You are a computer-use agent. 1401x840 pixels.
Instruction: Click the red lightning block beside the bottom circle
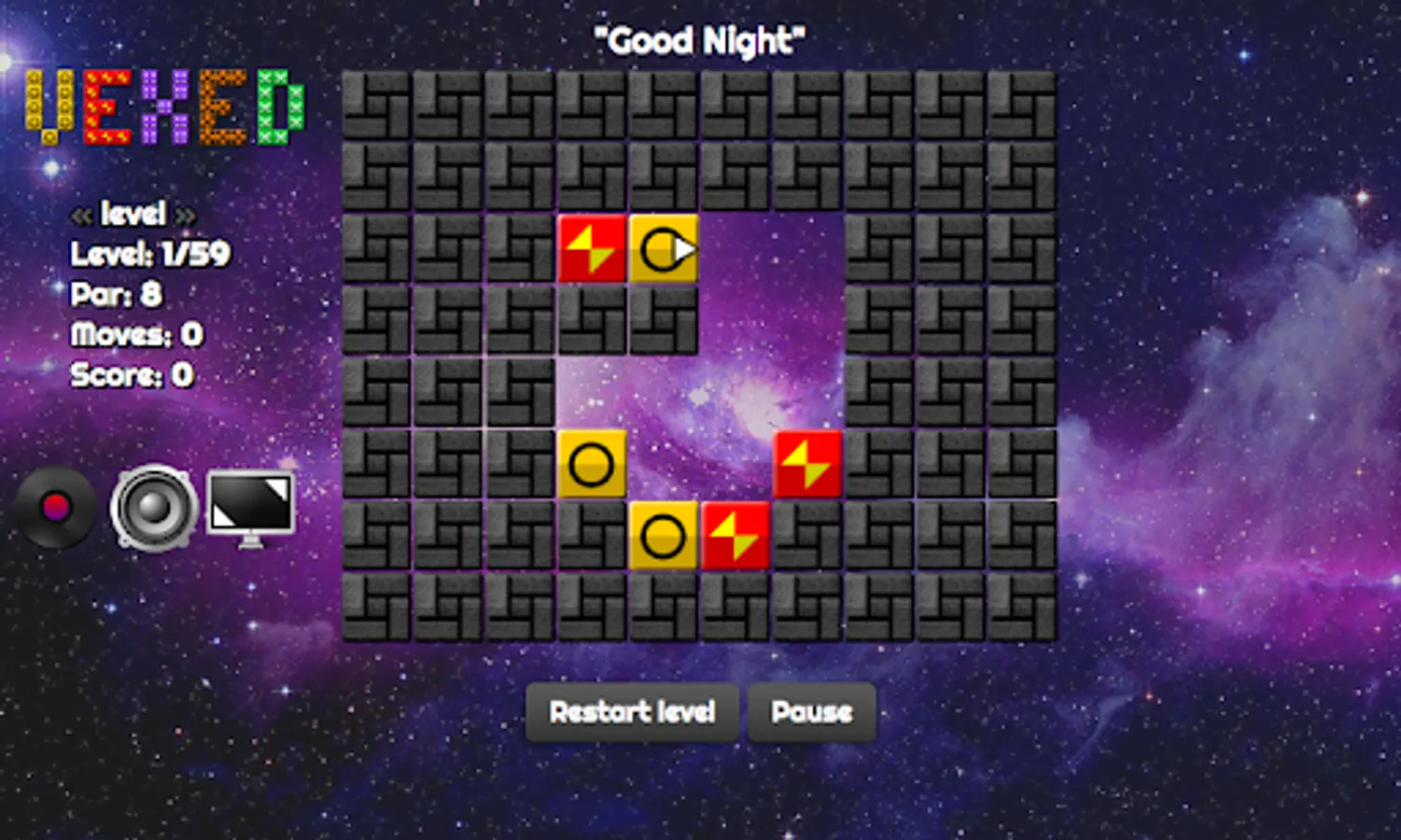pyautogui.click(x=736, y=536)
